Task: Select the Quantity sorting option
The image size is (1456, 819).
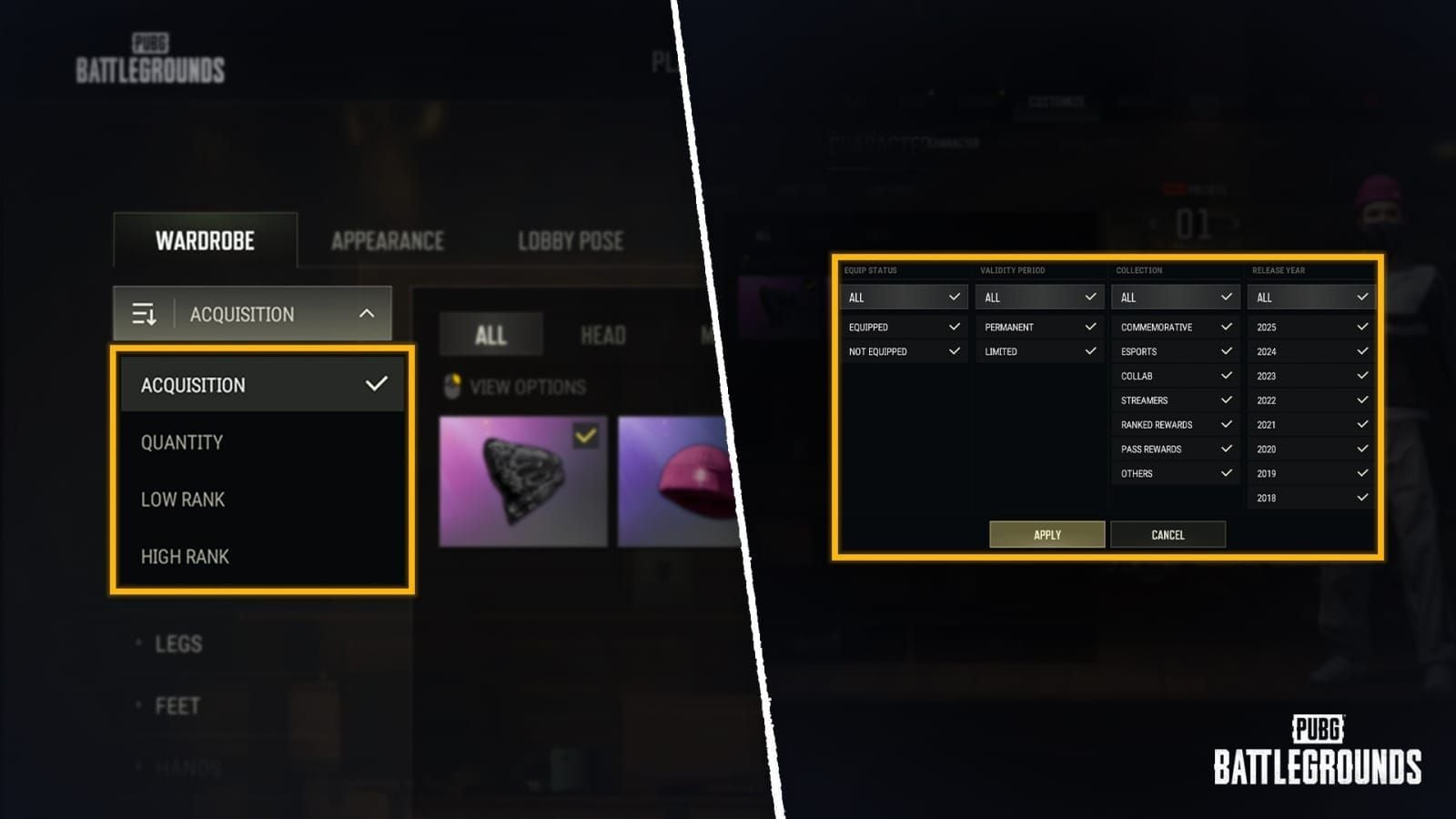Action: pyautogui.click(x=180, y=442)
